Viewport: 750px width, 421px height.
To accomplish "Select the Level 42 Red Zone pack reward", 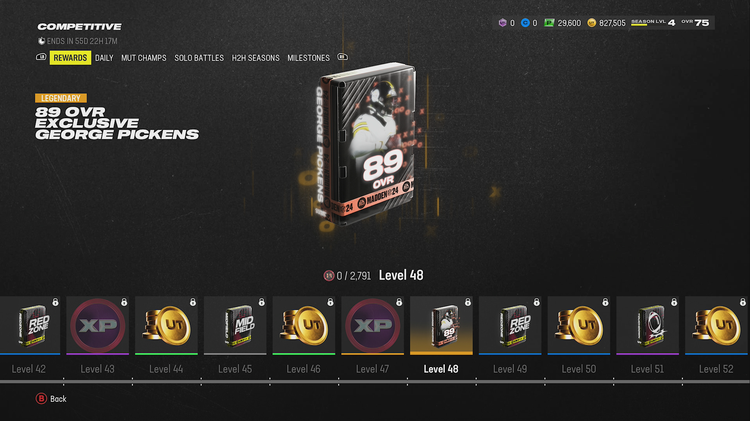I will [x=29, y=325].
